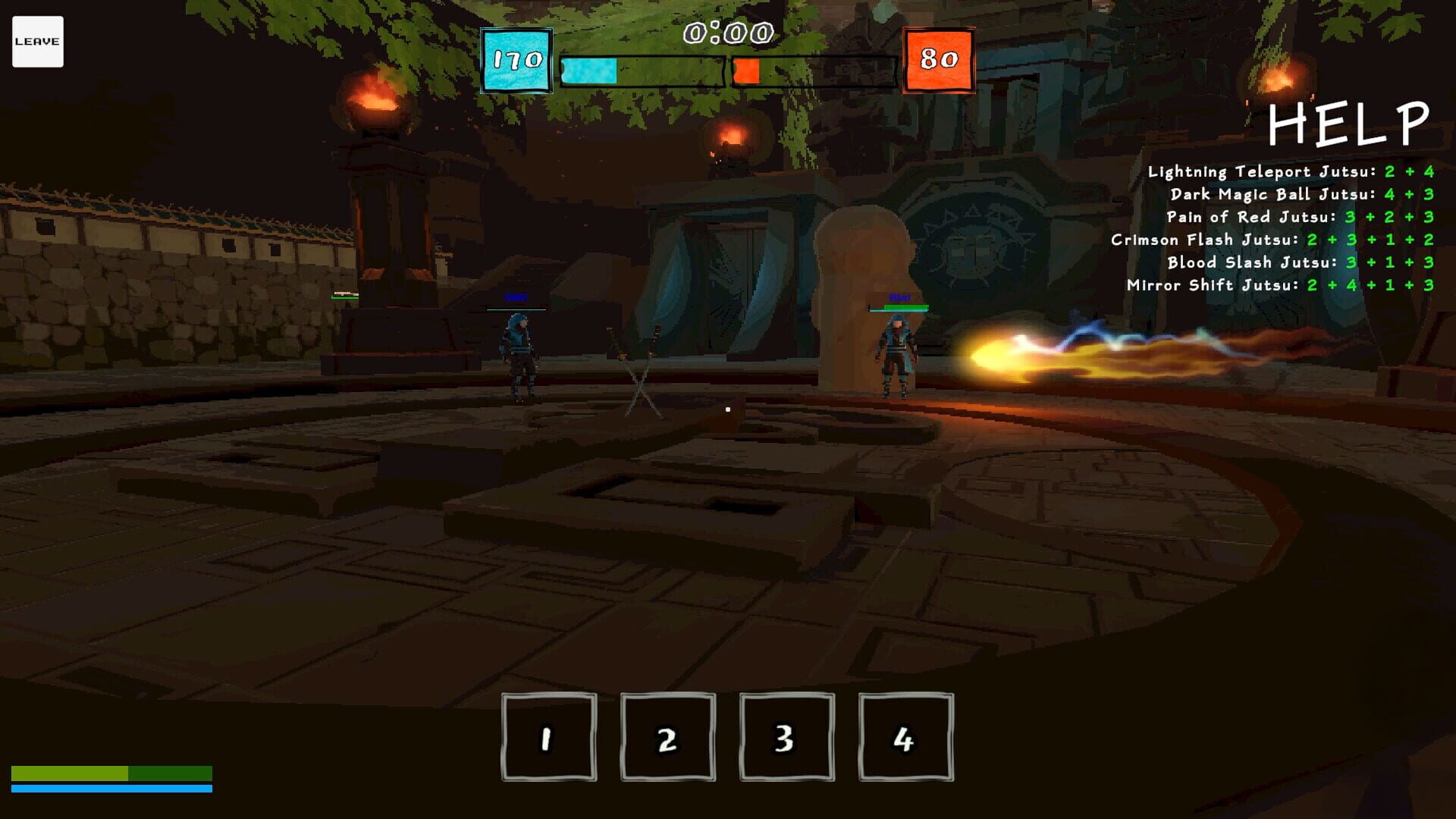Click the Crimson Flash Jutsu line
Screen dimensions: 1456x819
click(x=1282, y=240)
